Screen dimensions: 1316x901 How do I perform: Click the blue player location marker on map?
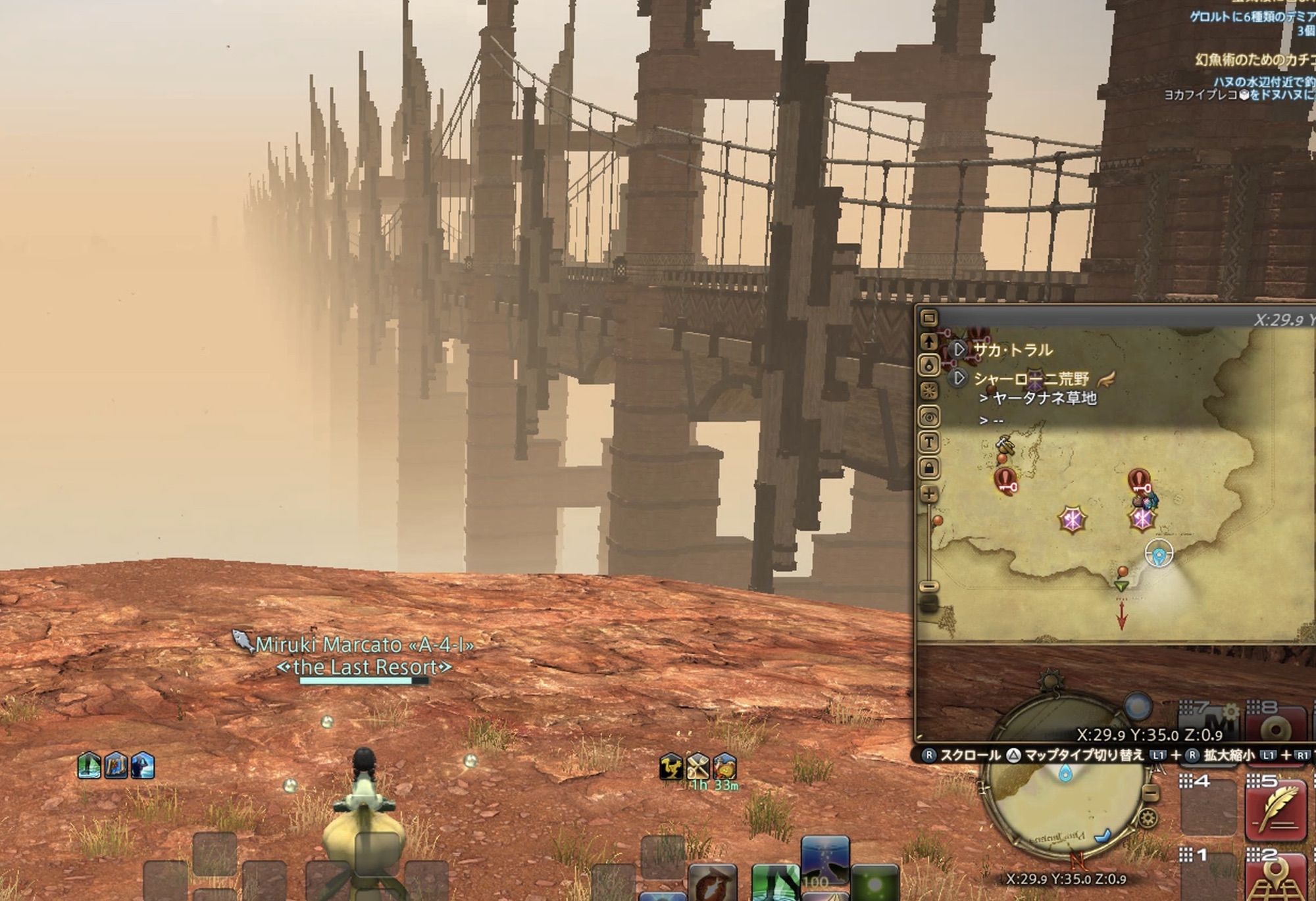tap(1159, 554)
